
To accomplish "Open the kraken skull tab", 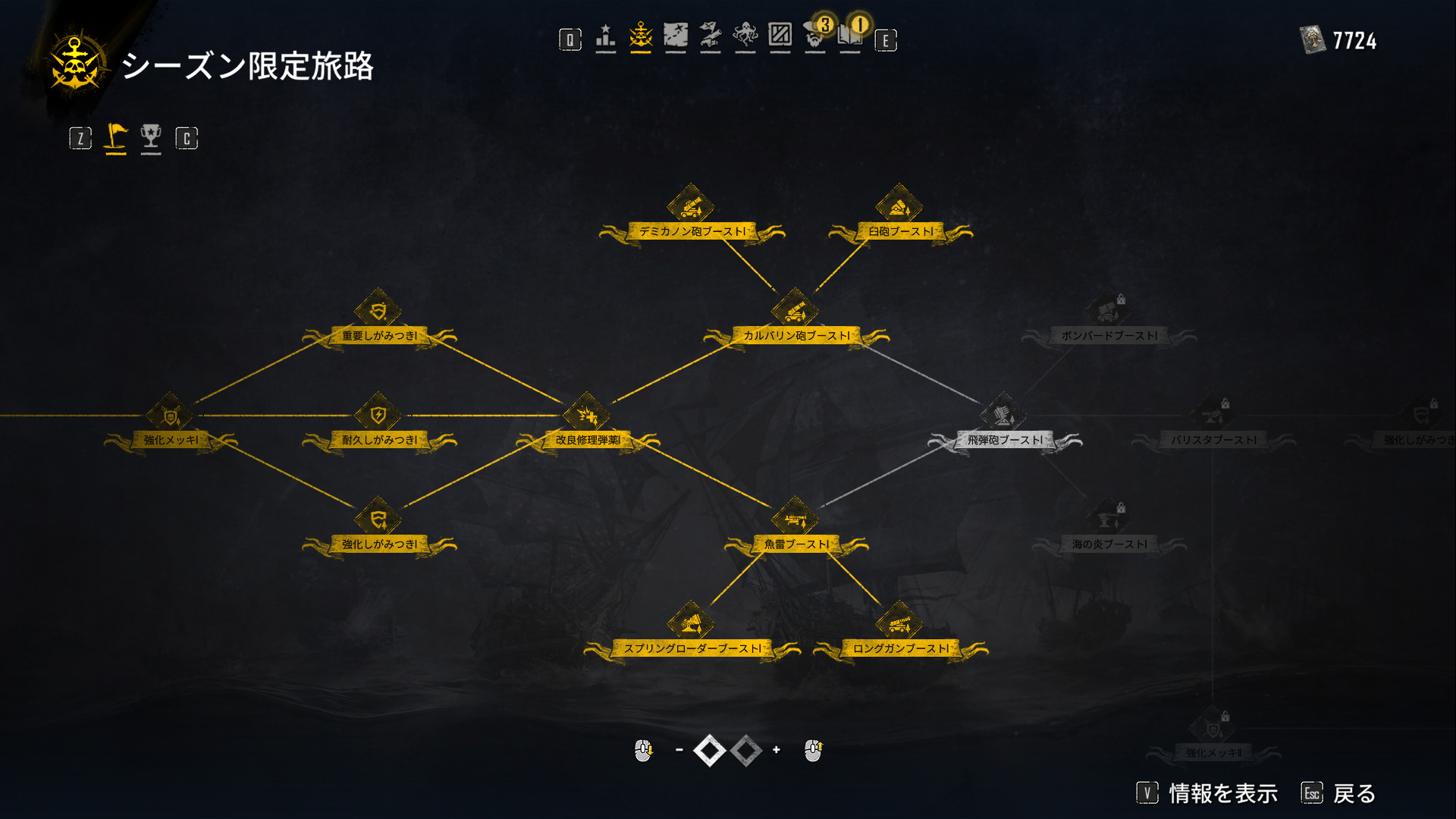I will 745,36.
